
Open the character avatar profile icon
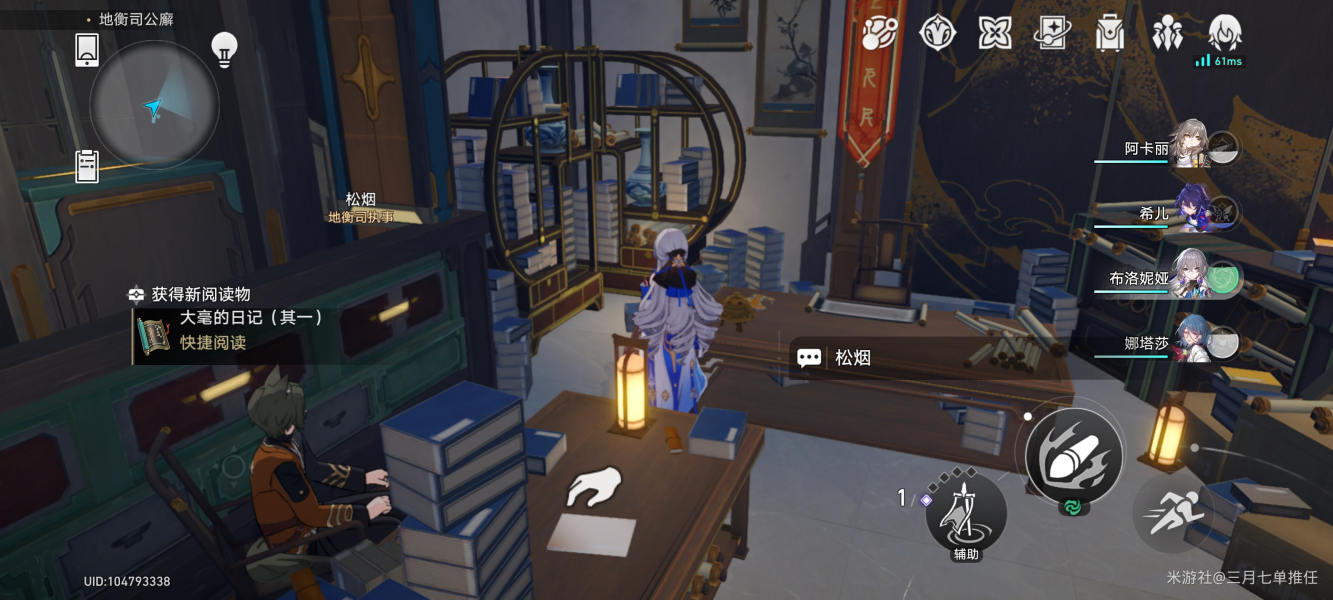tap(1224, 34)
